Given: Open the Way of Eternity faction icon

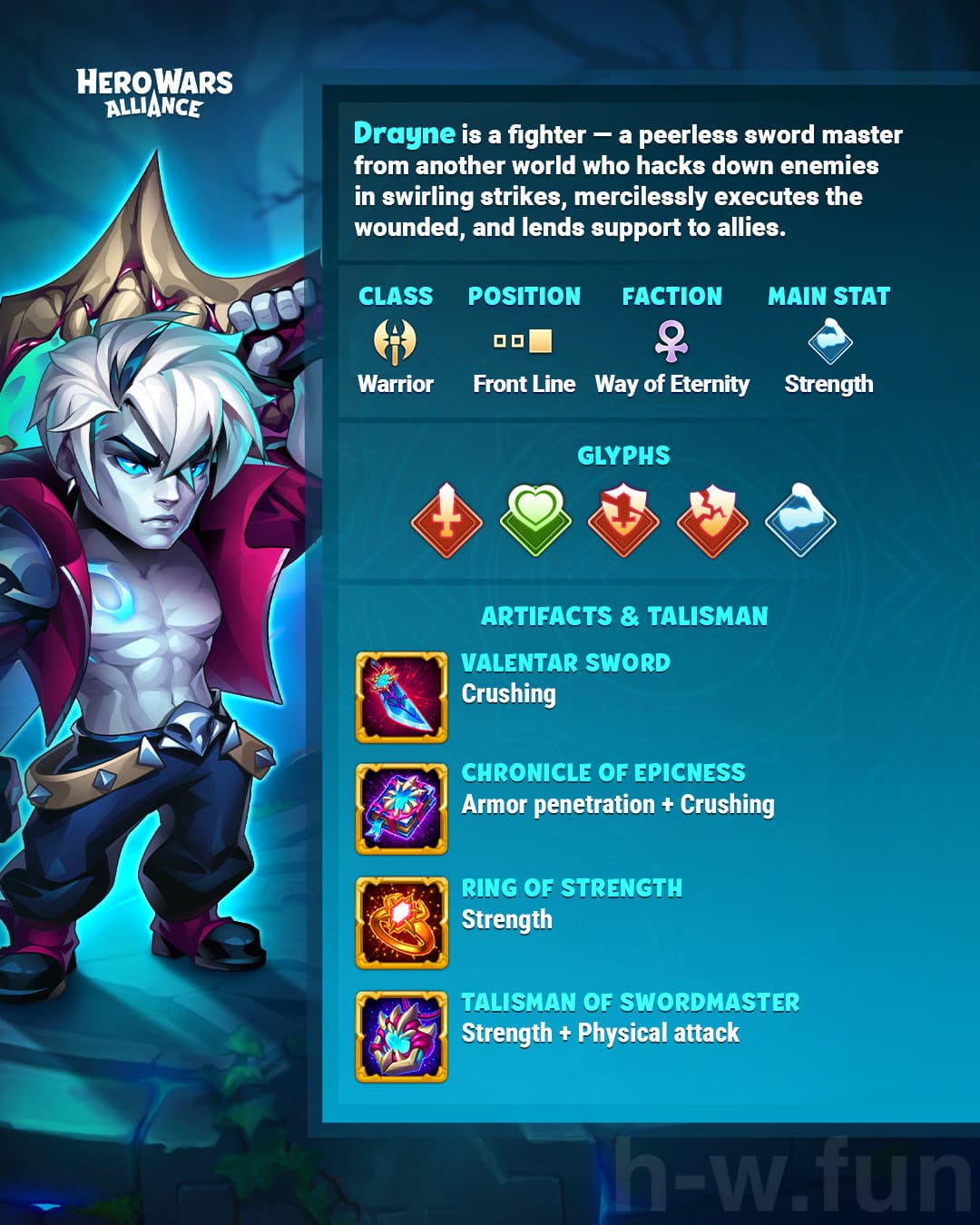Looking at the screenshot, I should [671, 341].
